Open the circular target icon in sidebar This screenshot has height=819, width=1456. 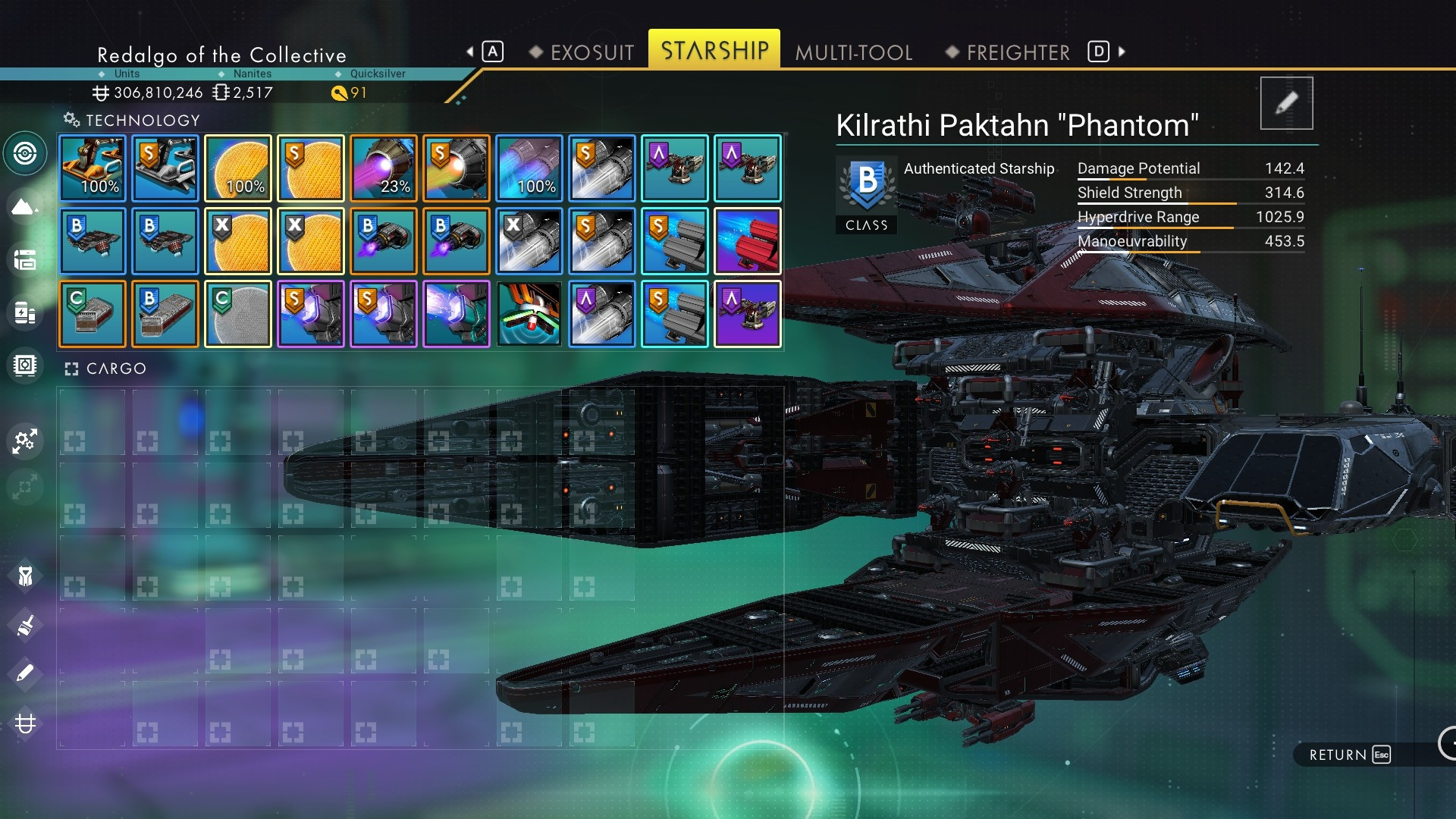tap(25, 154)
